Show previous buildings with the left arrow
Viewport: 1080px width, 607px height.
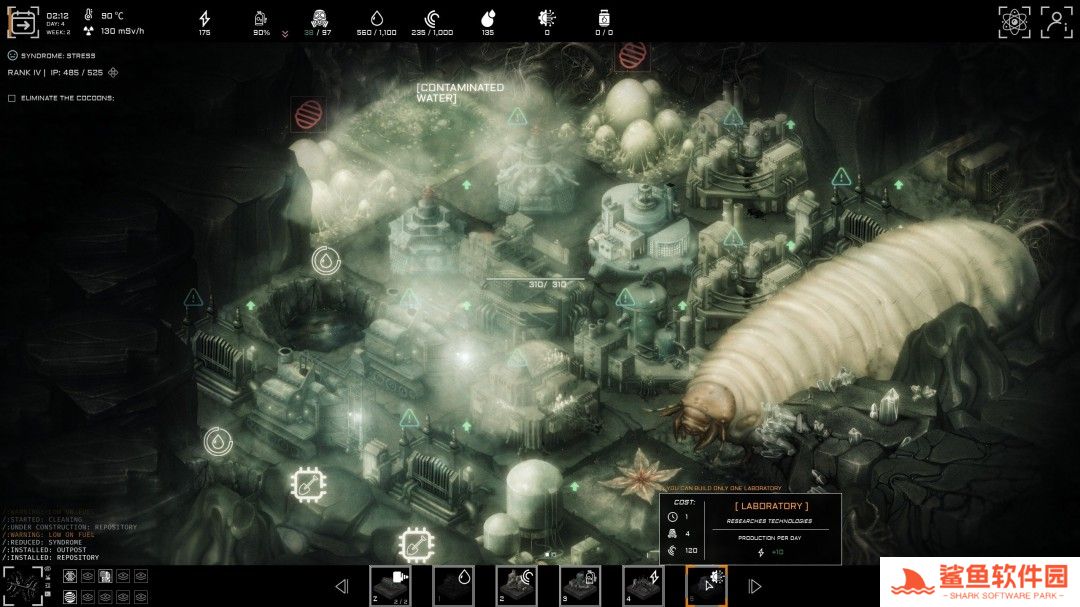tap(342, 586)
